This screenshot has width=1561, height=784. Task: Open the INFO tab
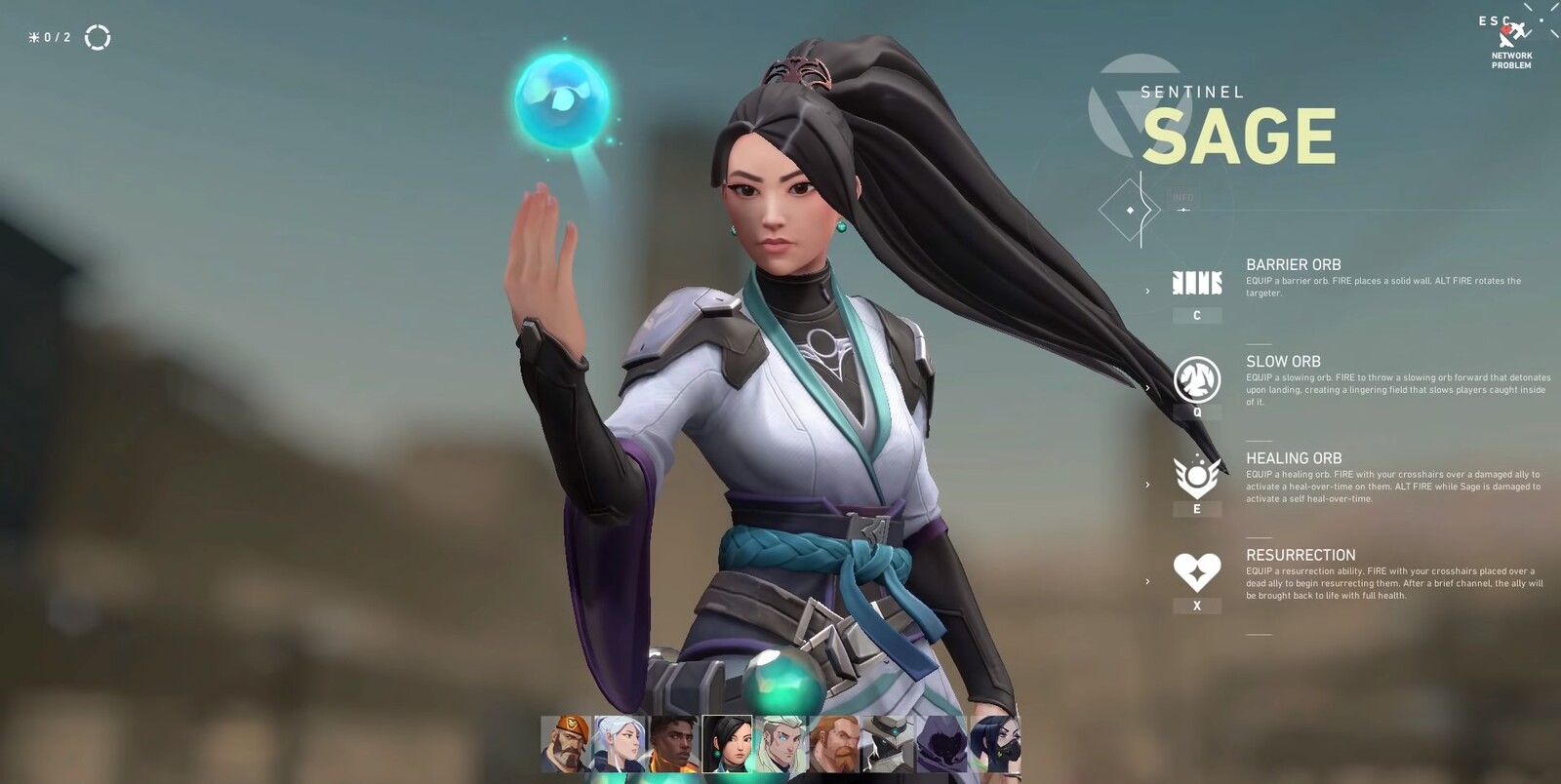click(x=1183, y=198)
